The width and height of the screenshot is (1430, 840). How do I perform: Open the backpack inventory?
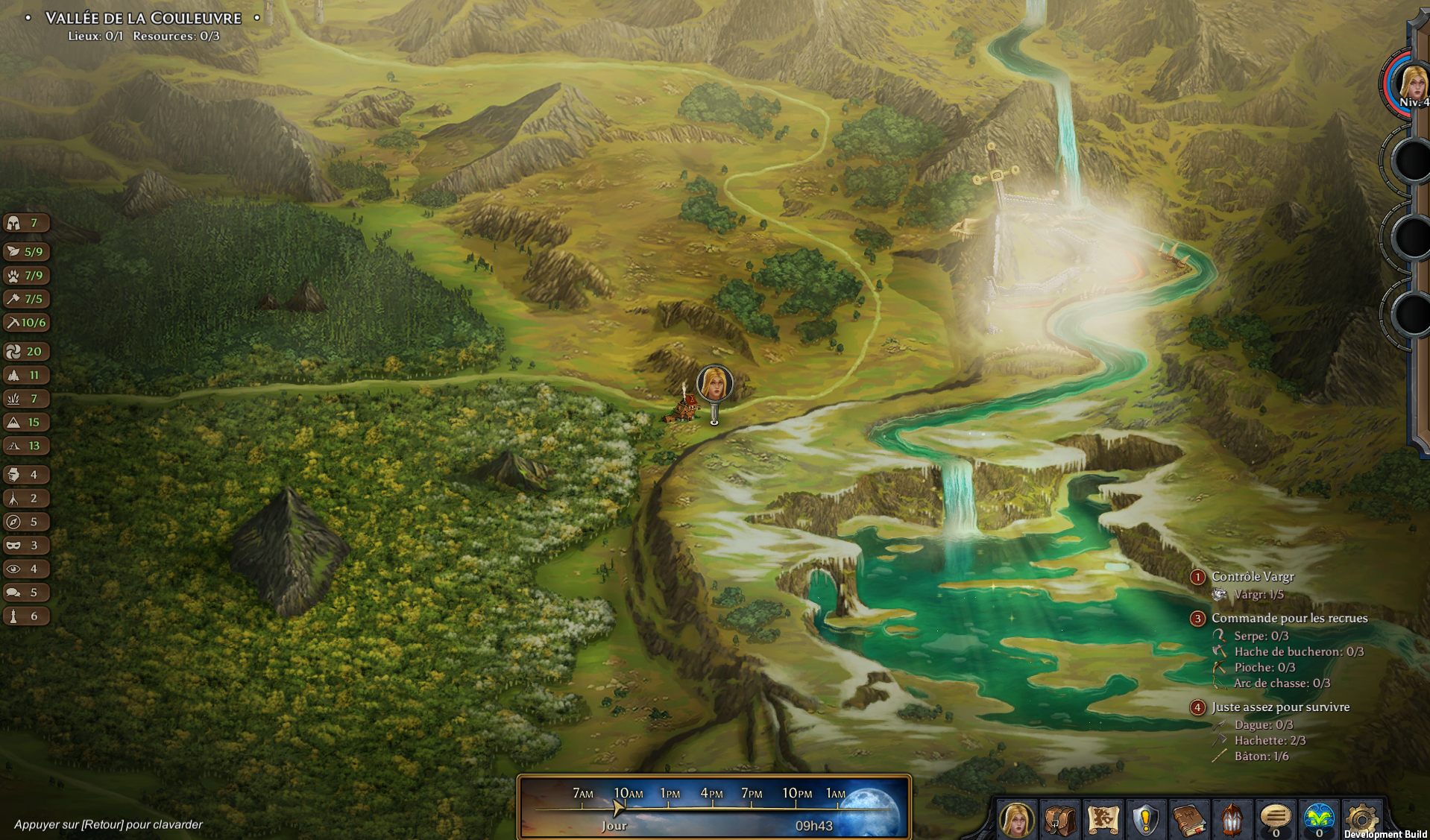pos(1061,819)
